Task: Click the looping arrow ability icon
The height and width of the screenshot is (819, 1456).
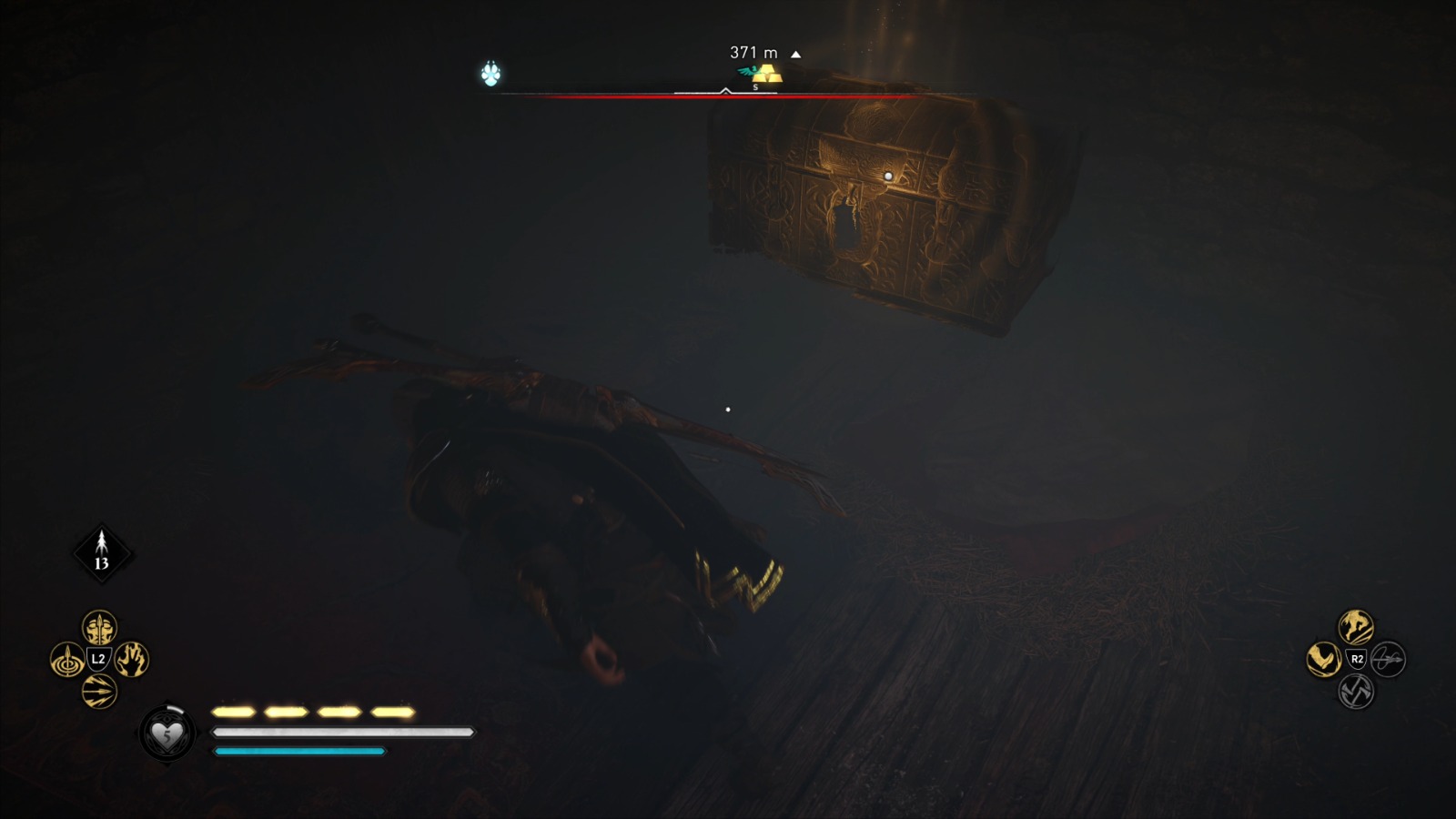Action: pos(1390,660)
